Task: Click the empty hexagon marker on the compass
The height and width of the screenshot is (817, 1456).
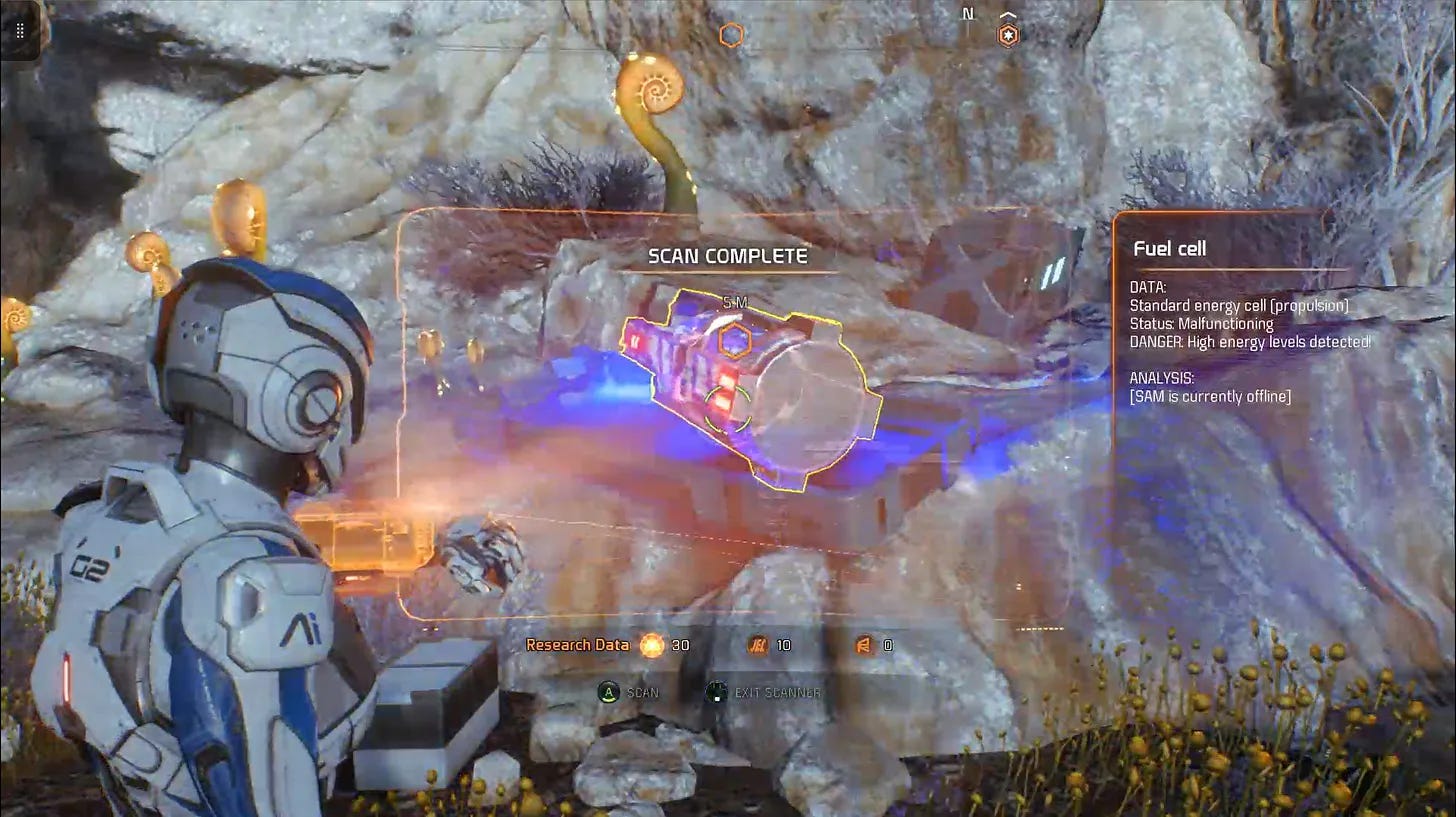Action: pyautogui.click(x=731, y=36)
